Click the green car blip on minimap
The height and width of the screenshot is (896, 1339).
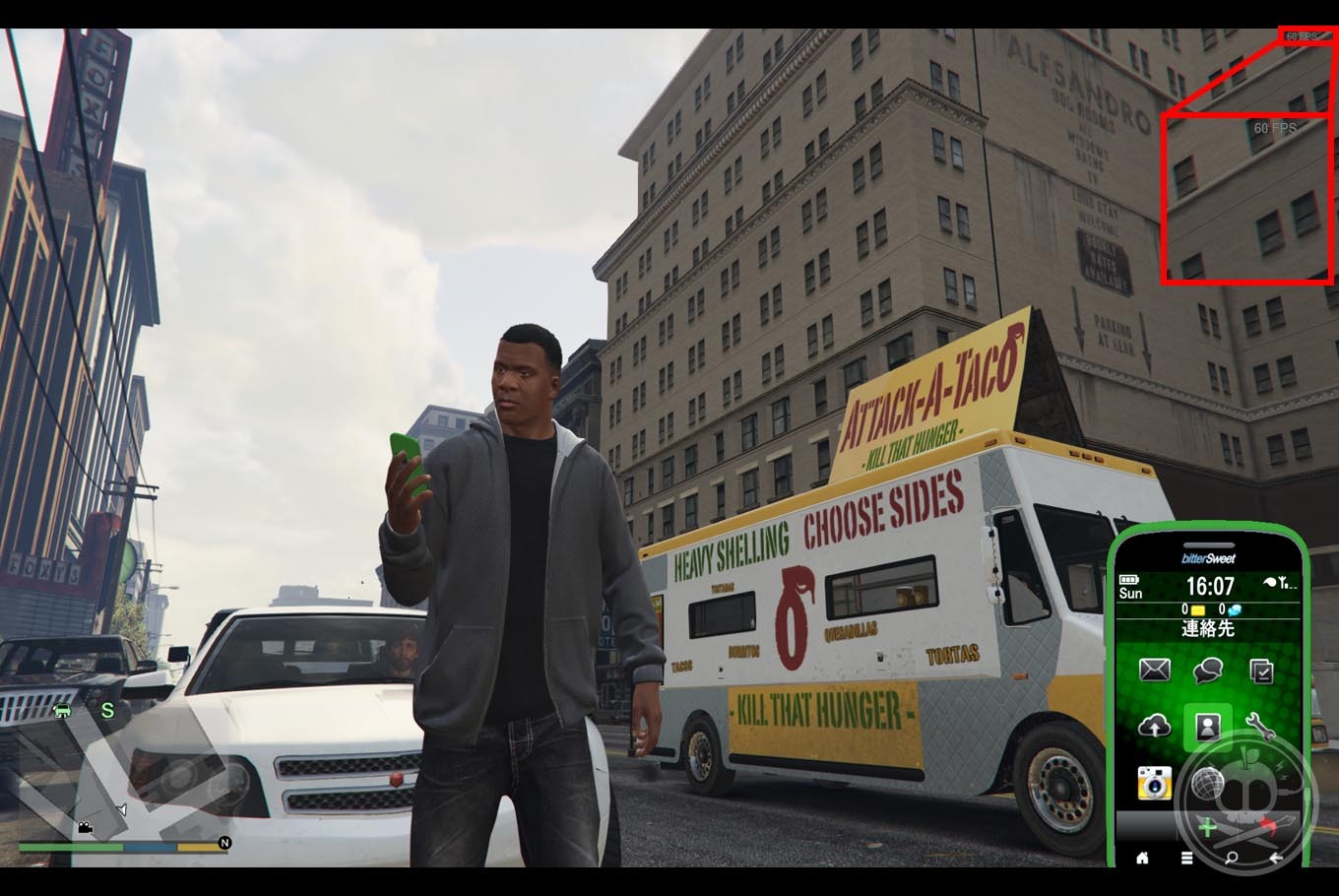click(x=62, y=710)
